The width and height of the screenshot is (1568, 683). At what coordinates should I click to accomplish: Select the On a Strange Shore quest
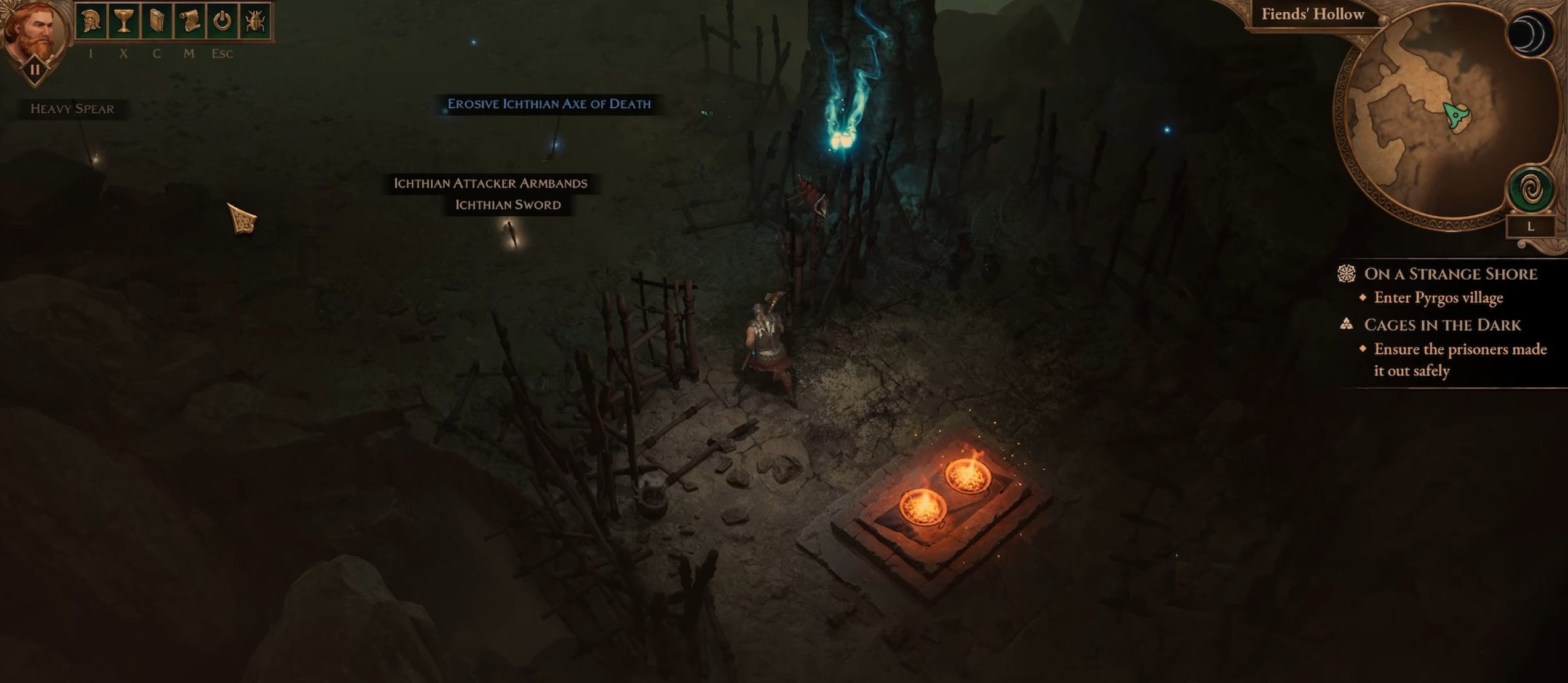(x=1450, y=274)
